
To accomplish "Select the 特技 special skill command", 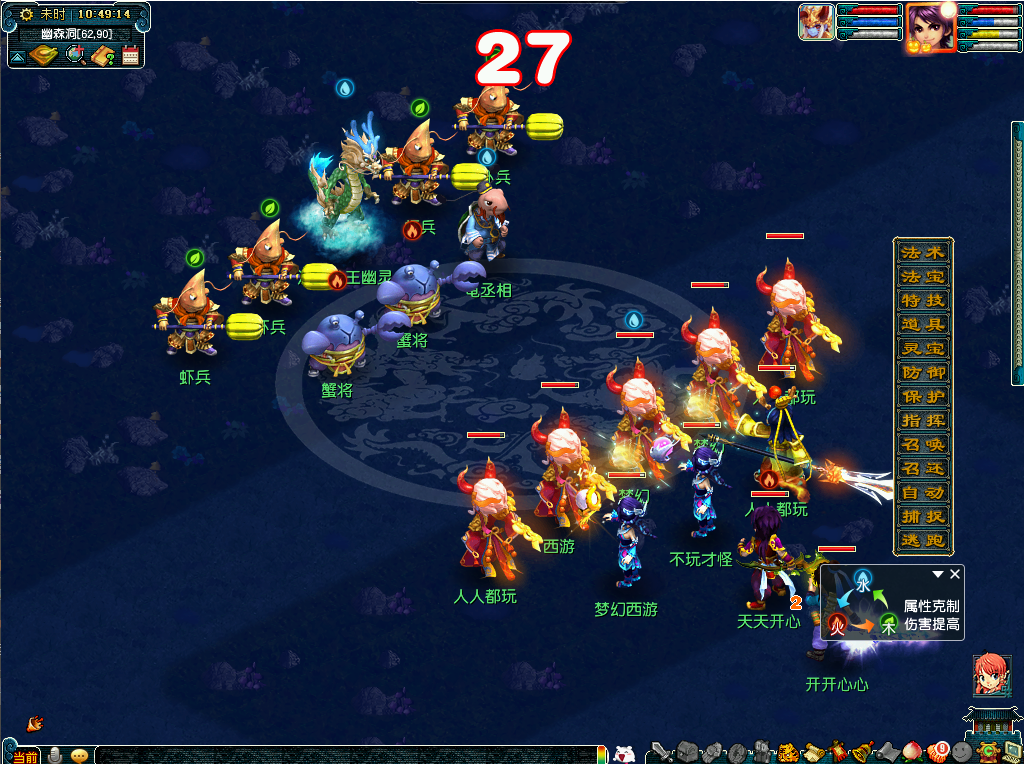I will pos(921,301).
